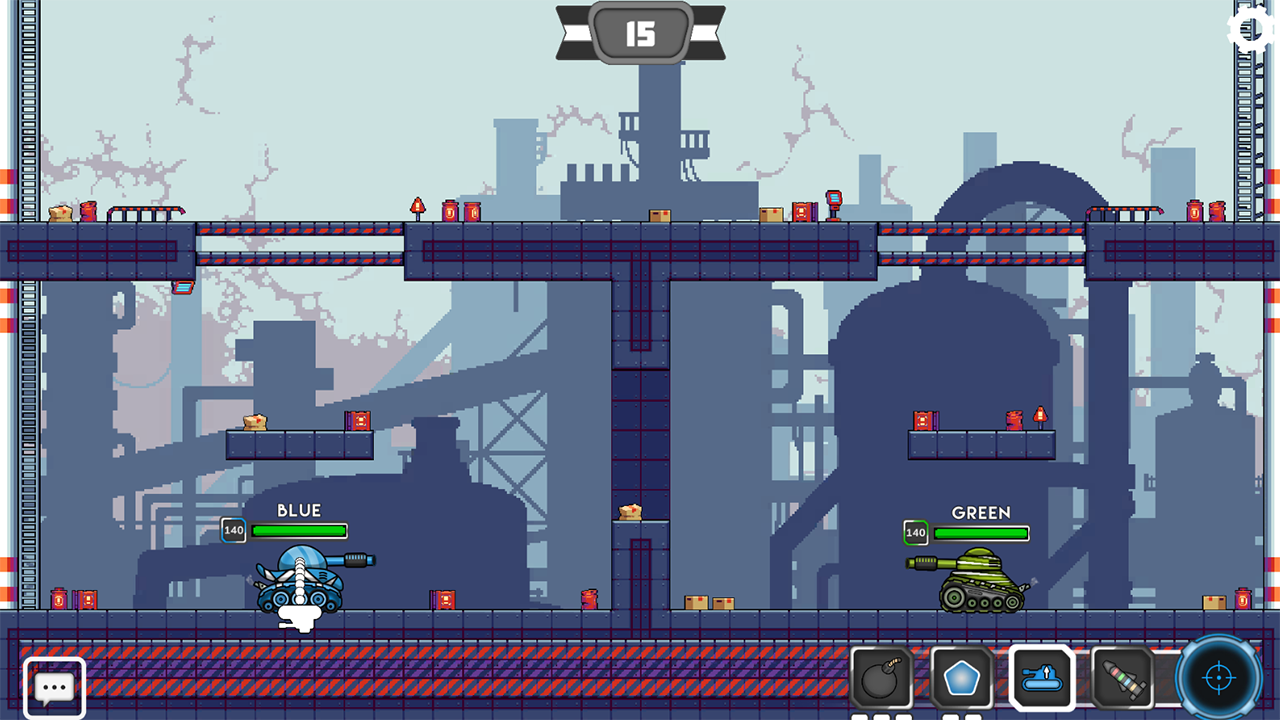
Task: Click the GREEN name label
Action: tap(982, 513)
